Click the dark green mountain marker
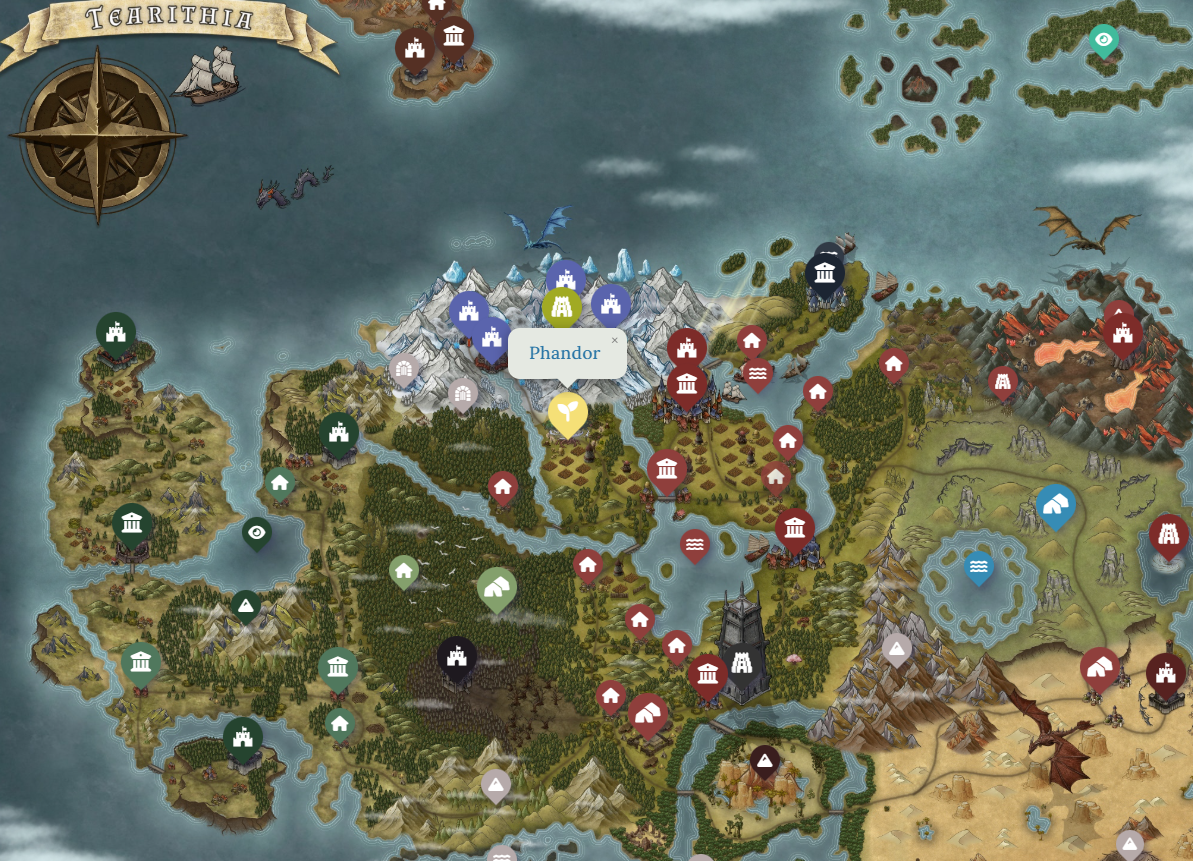The height and width of the screenshot is (861, 1193). point(246,605)
